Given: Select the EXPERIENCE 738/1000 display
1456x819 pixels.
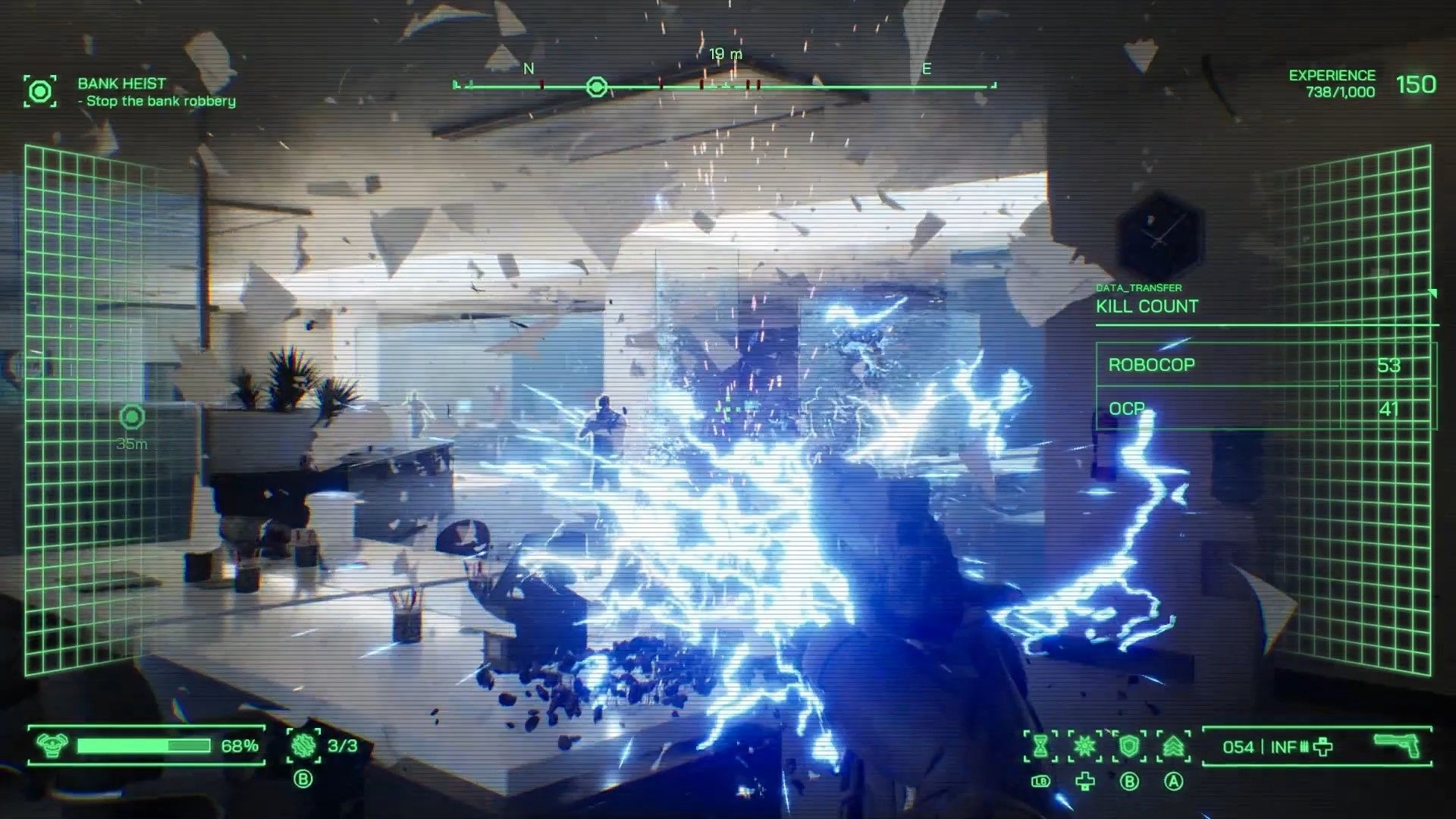Looking at the screenshot, I should pos(1331,82).
